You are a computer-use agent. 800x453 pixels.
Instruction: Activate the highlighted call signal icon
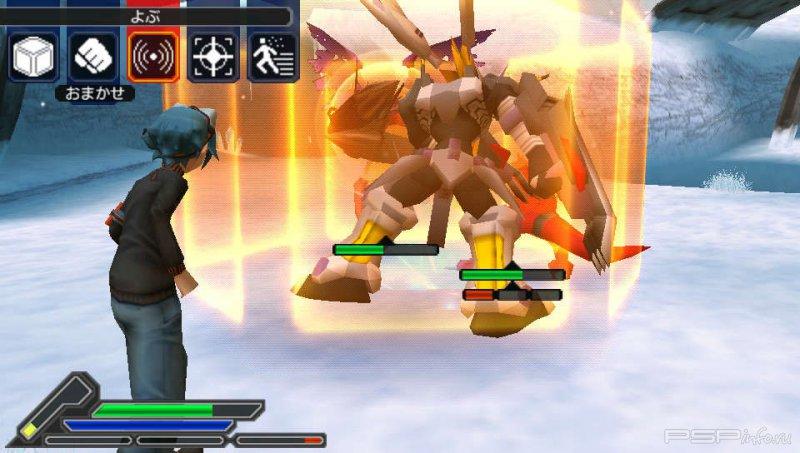click(154, 57)
